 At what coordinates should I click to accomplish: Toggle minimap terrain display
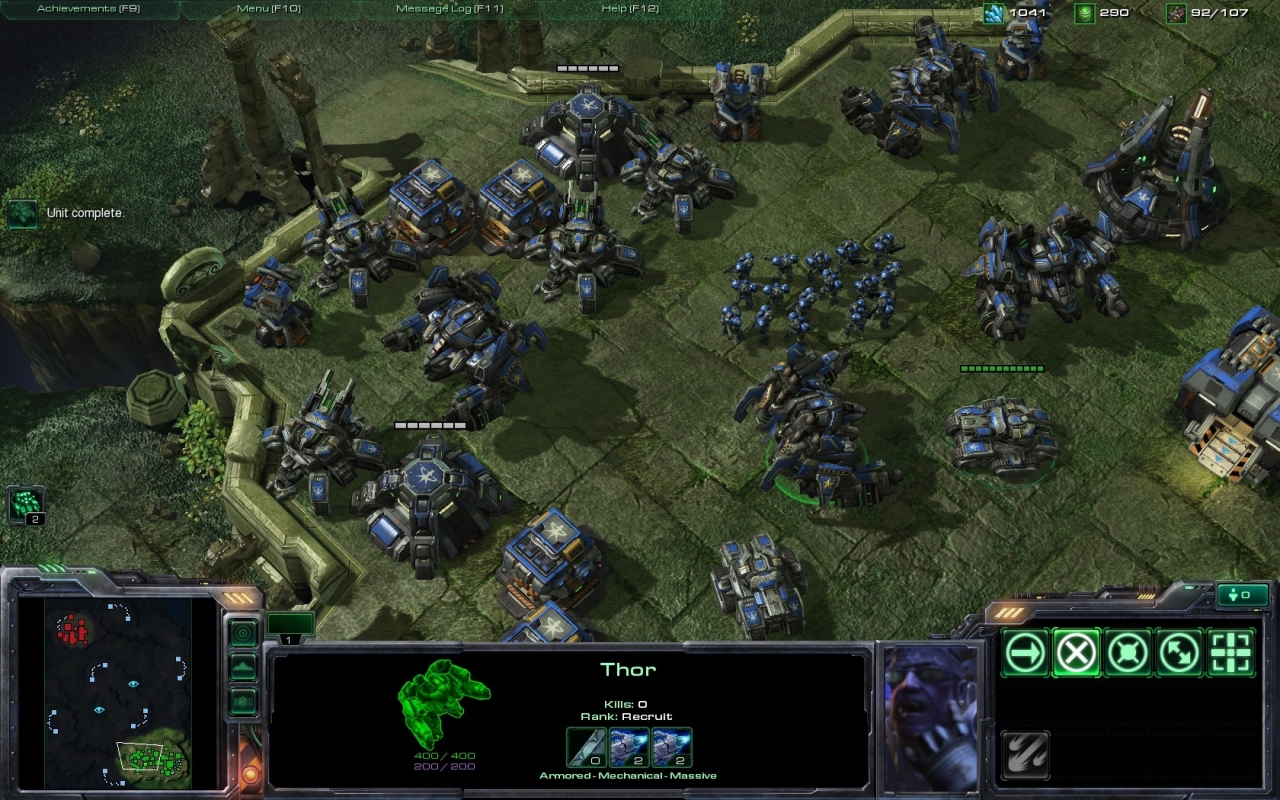pos(243,667)
